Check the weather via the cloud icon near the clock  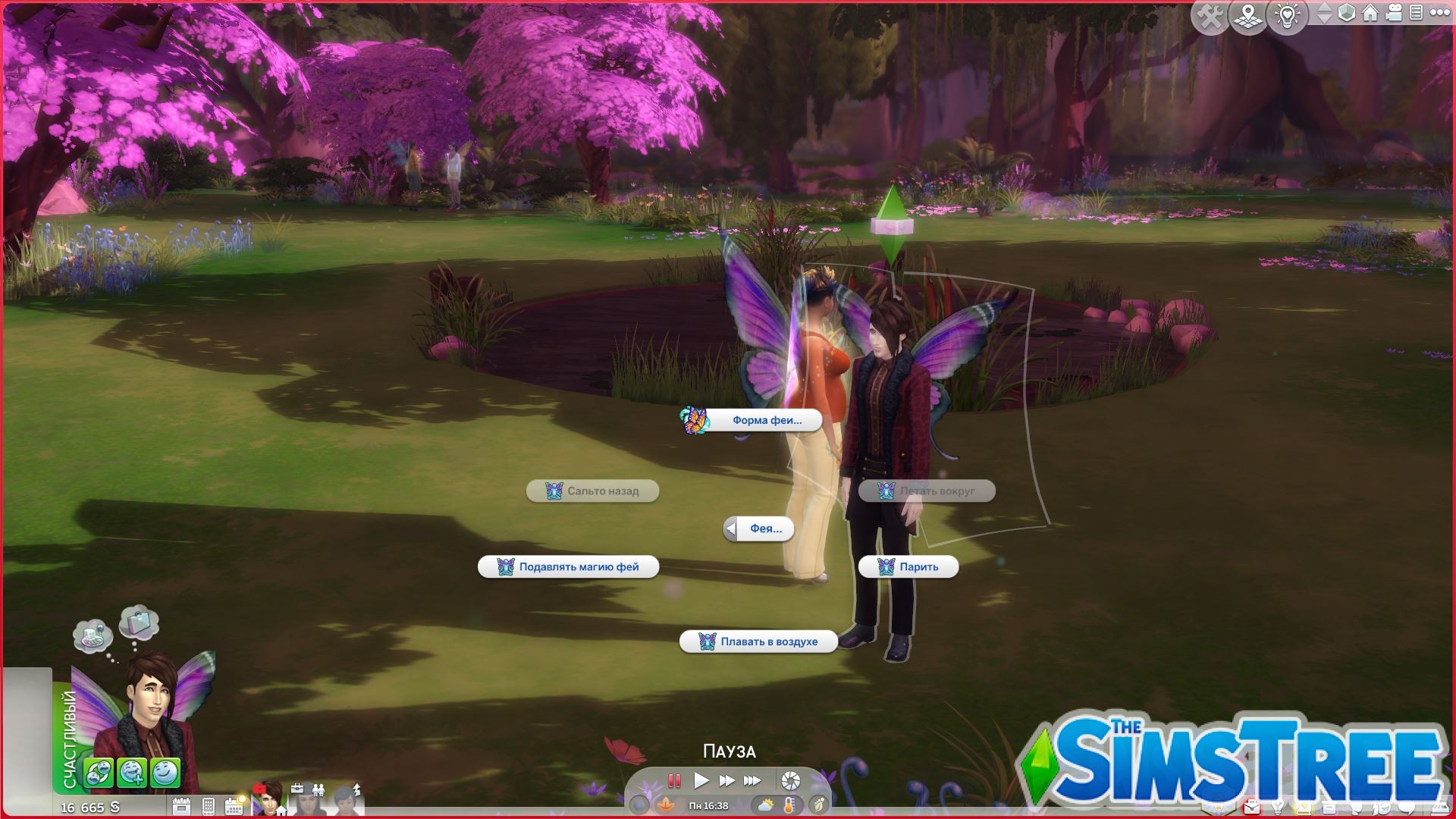tap(766, 806)
